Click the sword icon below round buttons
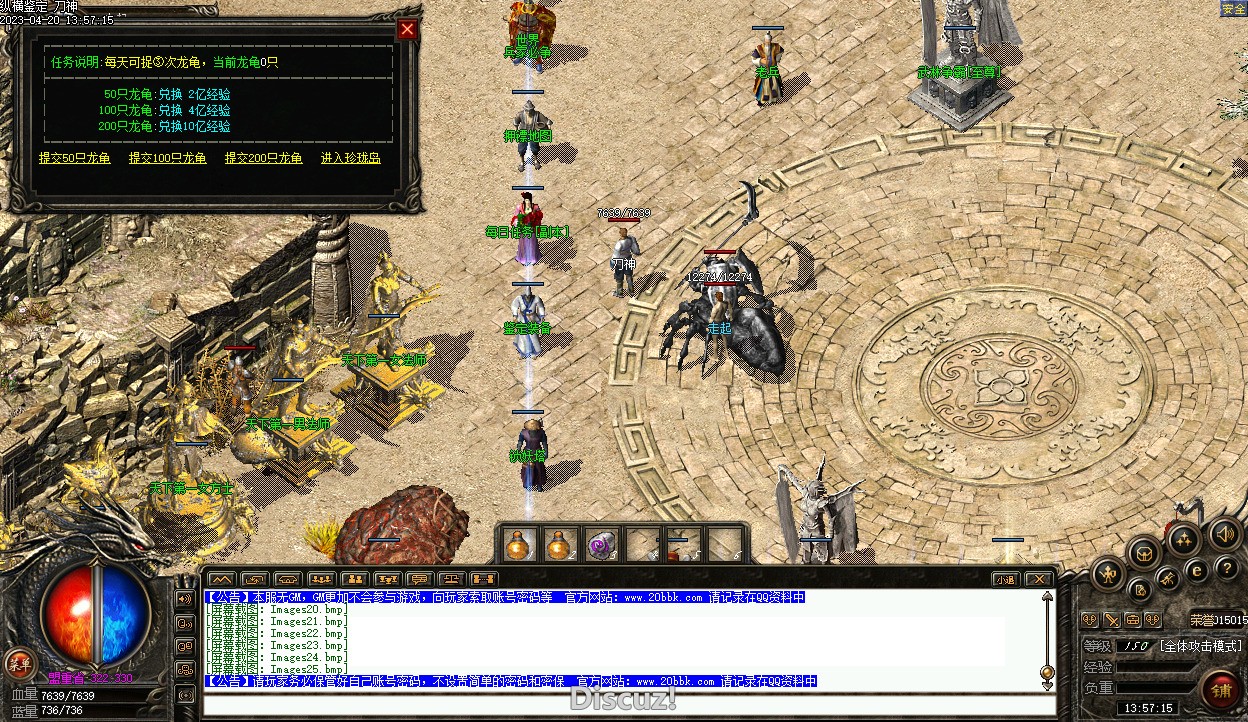1248x722 pixels. [x=1111, y=620]
